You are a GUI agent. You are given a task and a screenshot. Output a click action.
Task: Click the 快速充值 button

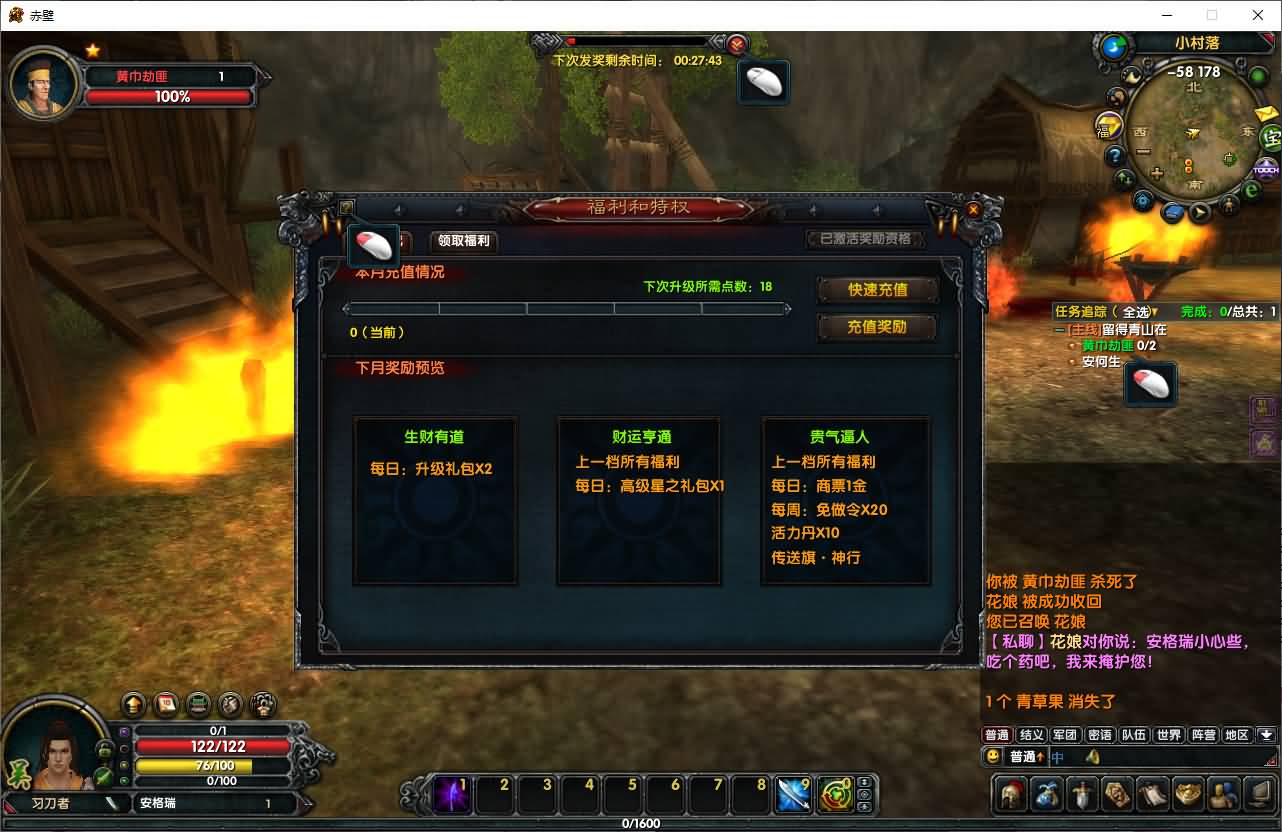(x=877, y=290)
